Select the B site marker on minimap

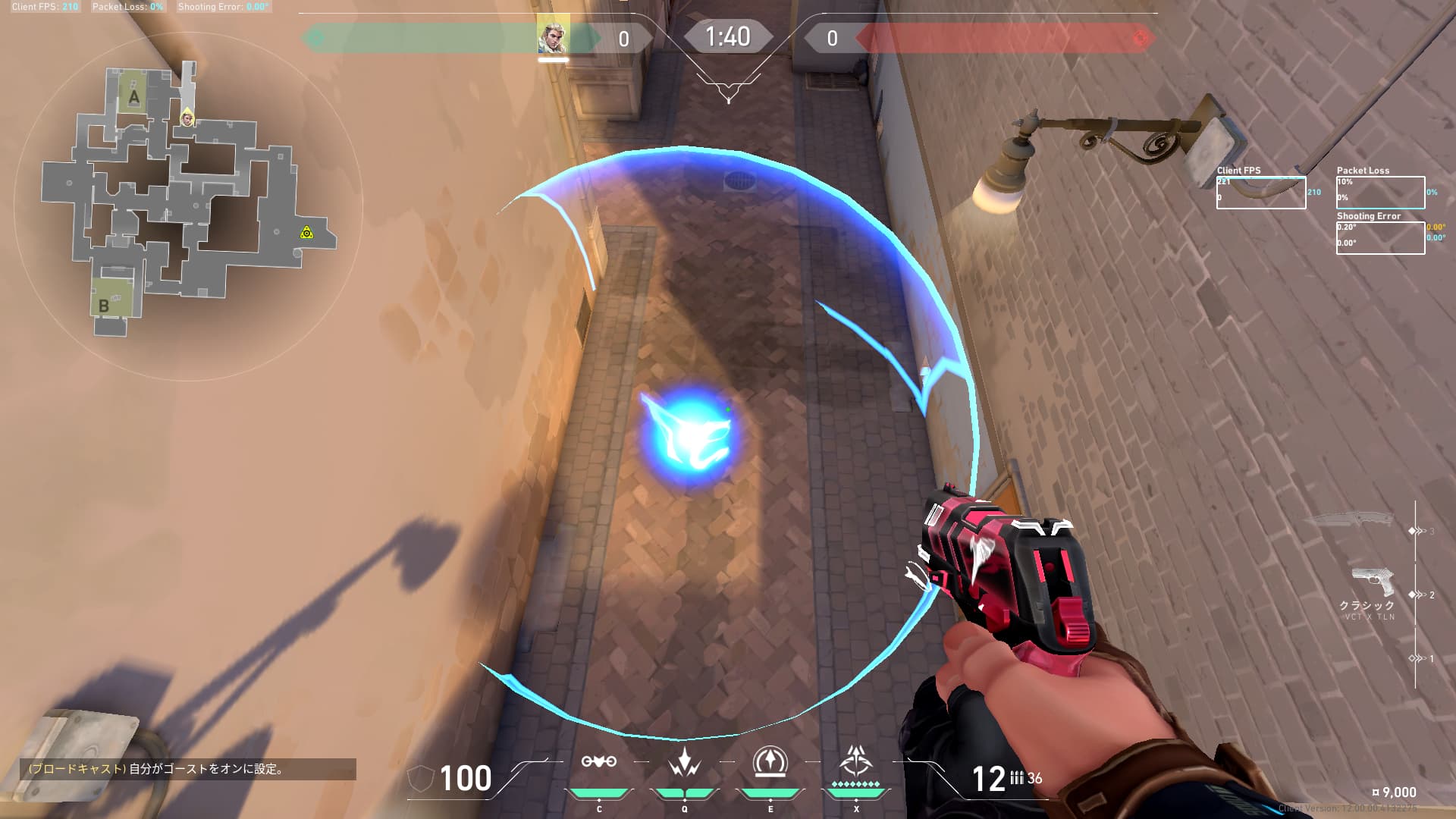coord(105,306)
